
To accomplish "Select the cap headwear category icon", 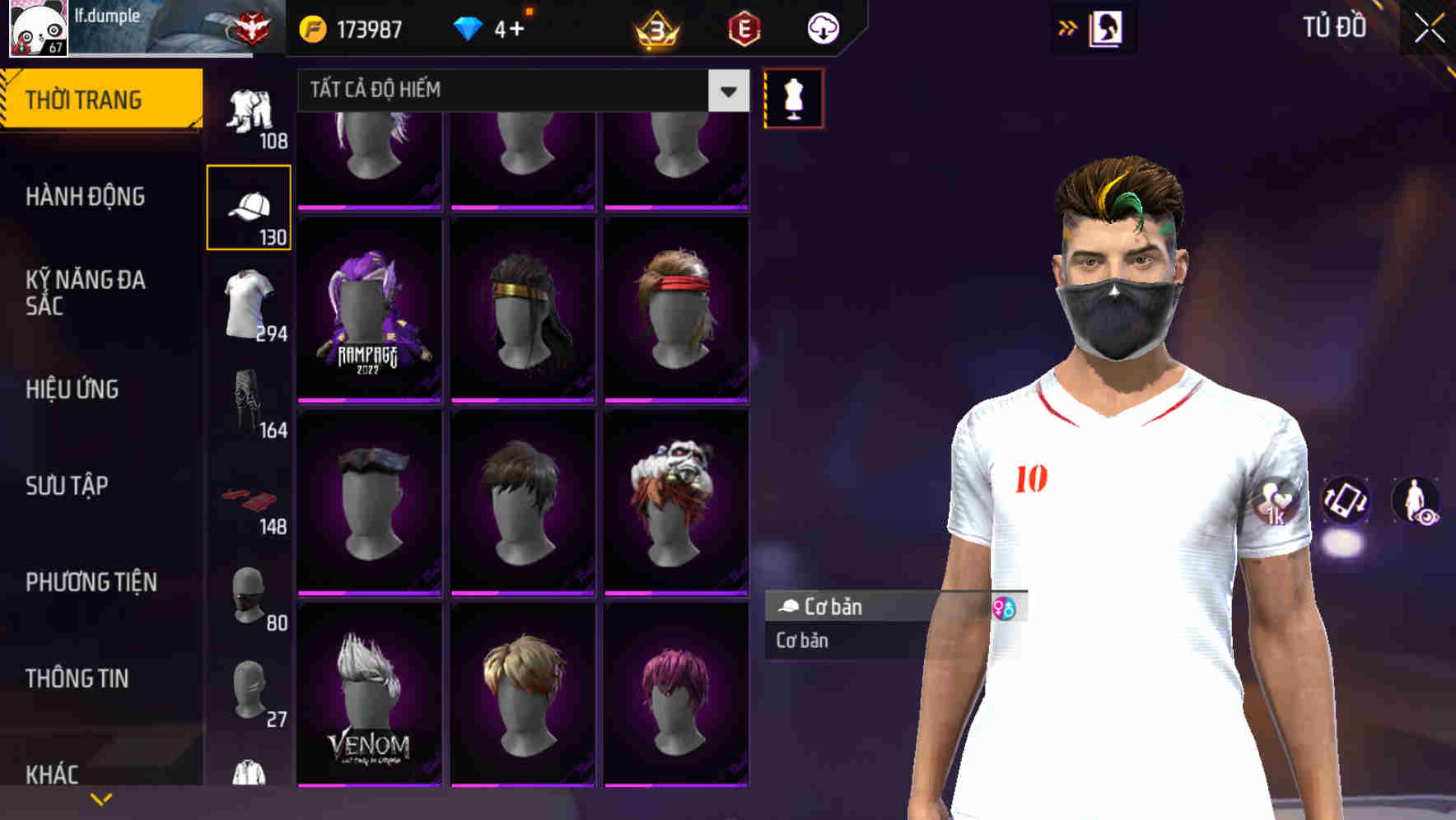I will coord(248,204).
